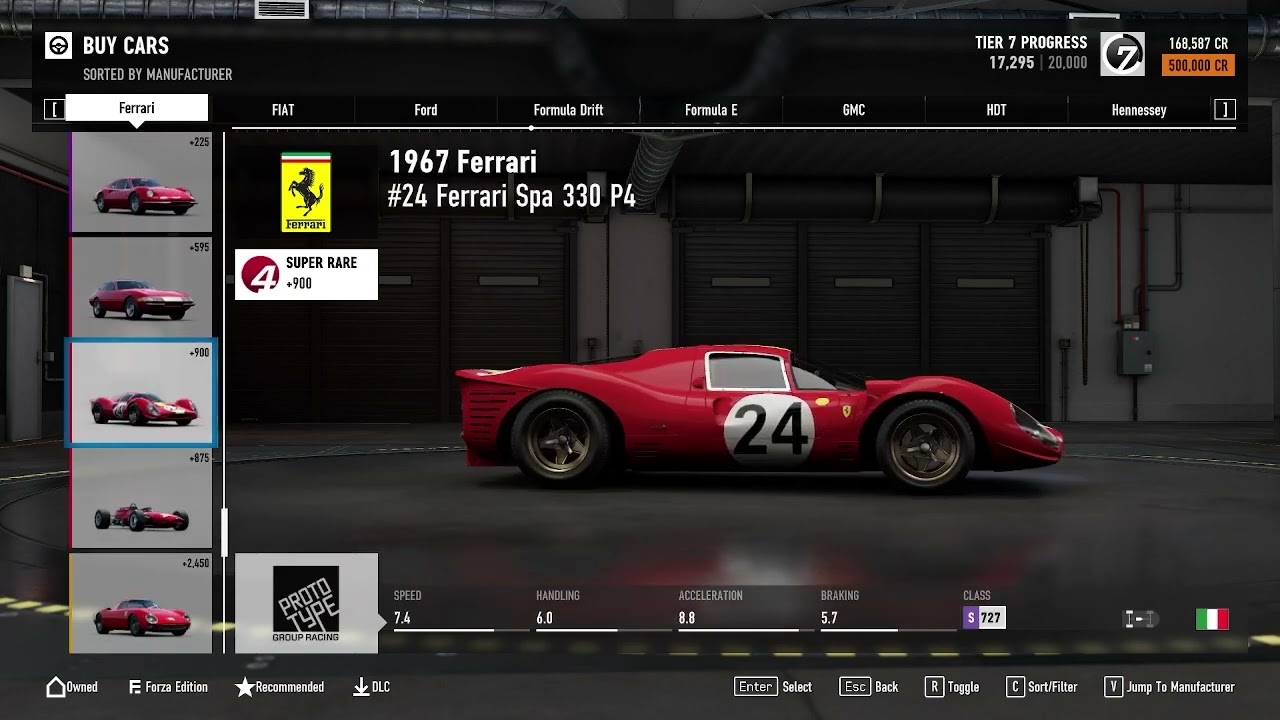Switch to the FIAT manufacturer tab

(x=283, y=110)
